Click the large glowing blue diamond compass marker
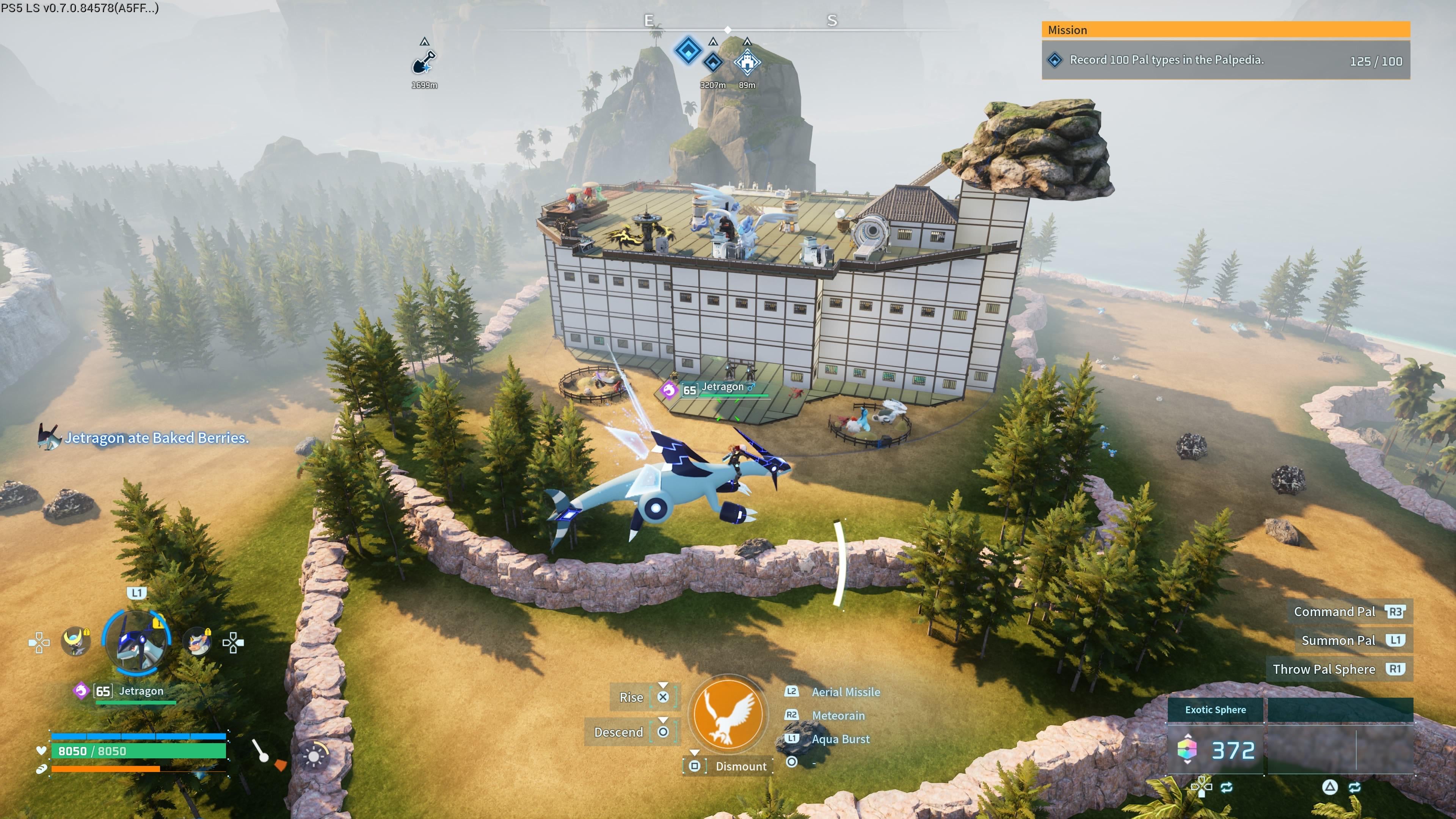1456x819 pixels. [688, 50]
